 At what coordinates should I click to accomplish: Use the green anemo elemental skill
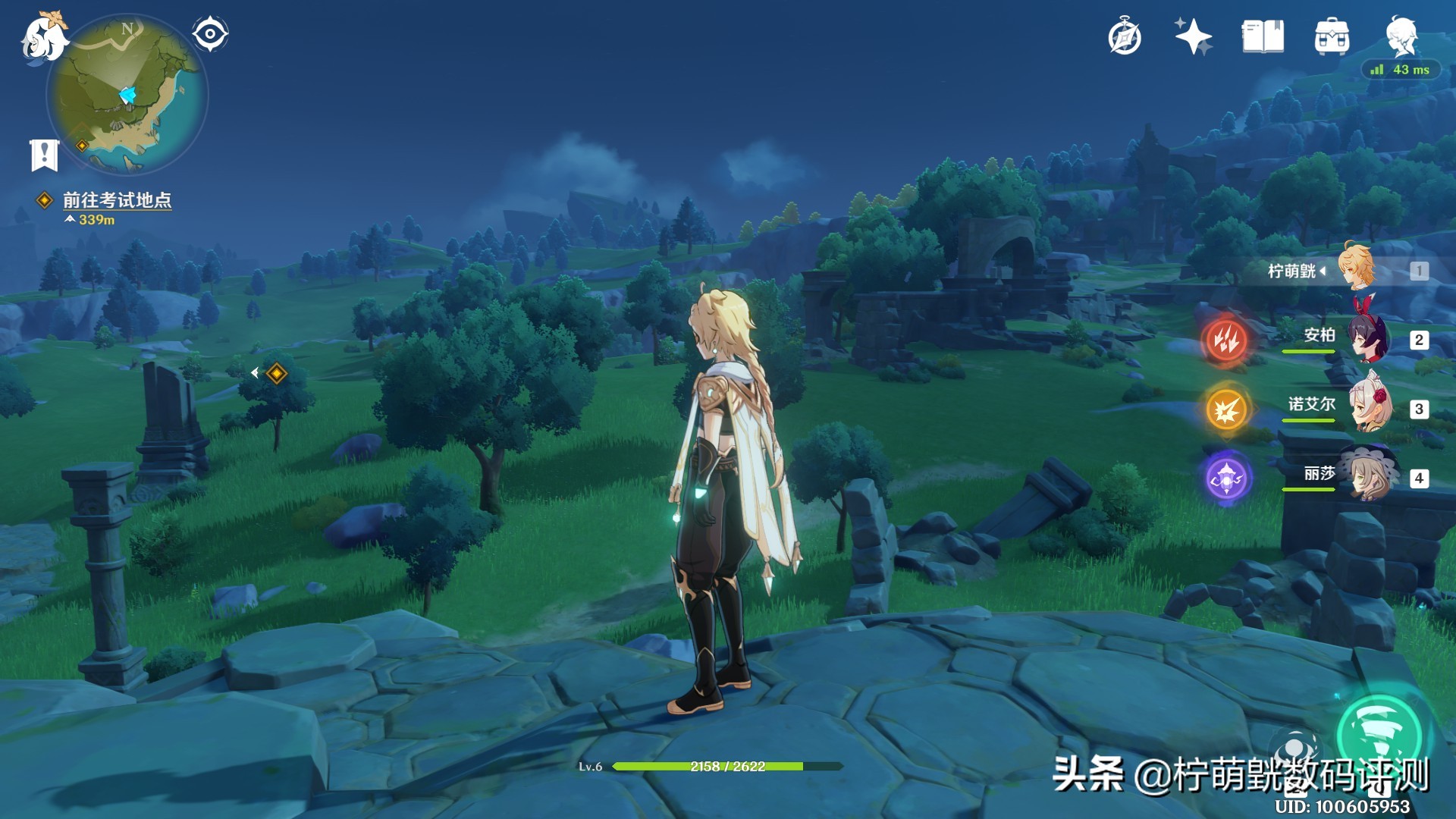click(1379, 734)
